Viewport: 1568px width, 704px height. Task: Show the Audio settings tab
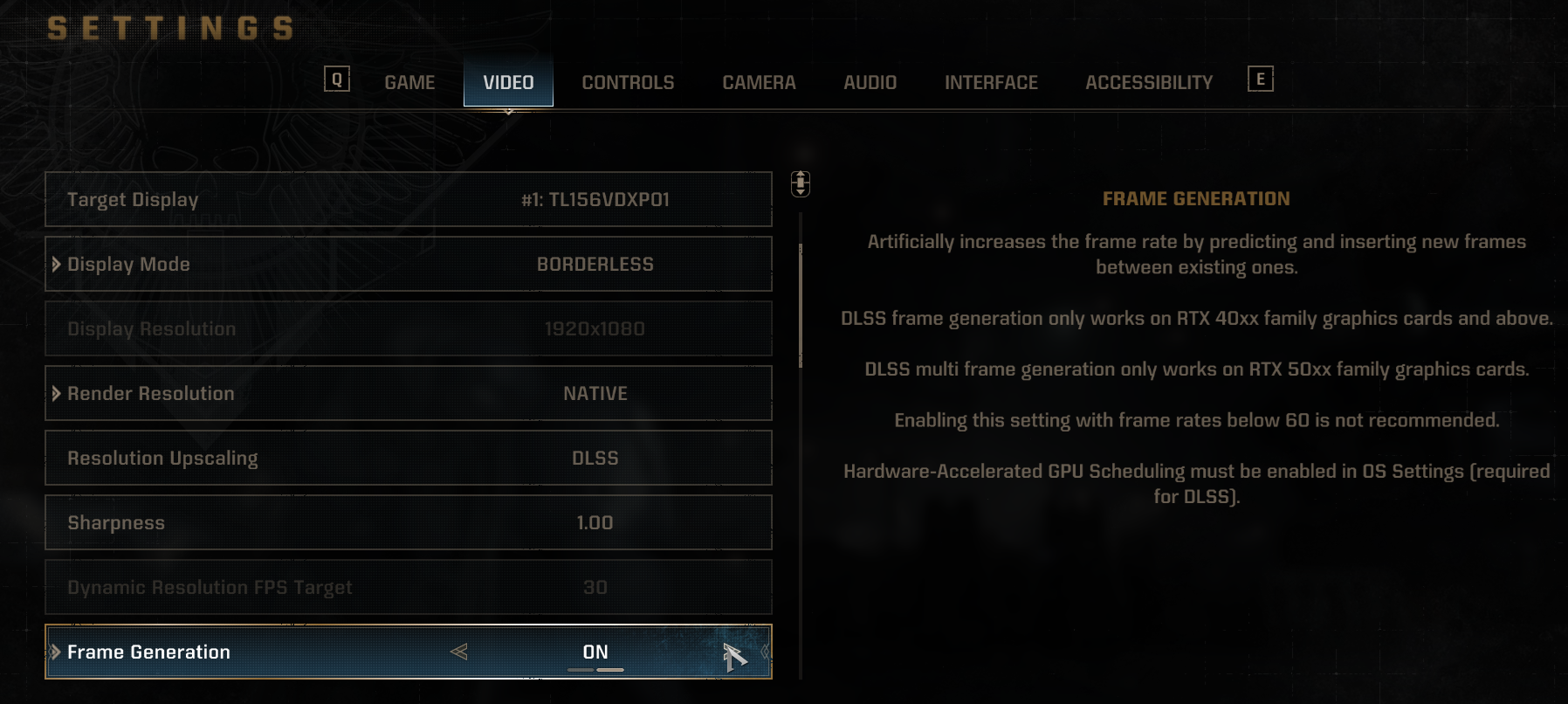[x=870, y=83]
